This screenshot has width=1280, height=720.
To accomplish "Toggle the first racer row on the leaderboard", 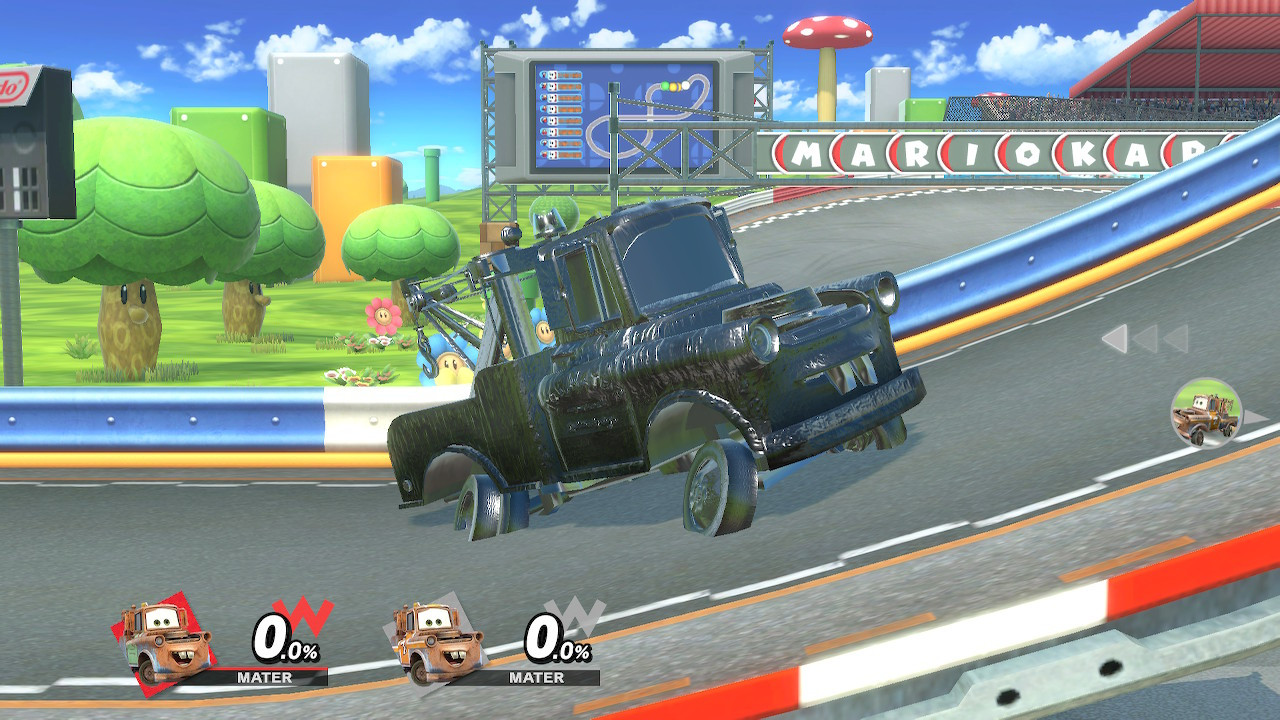I will coord(561,75).
